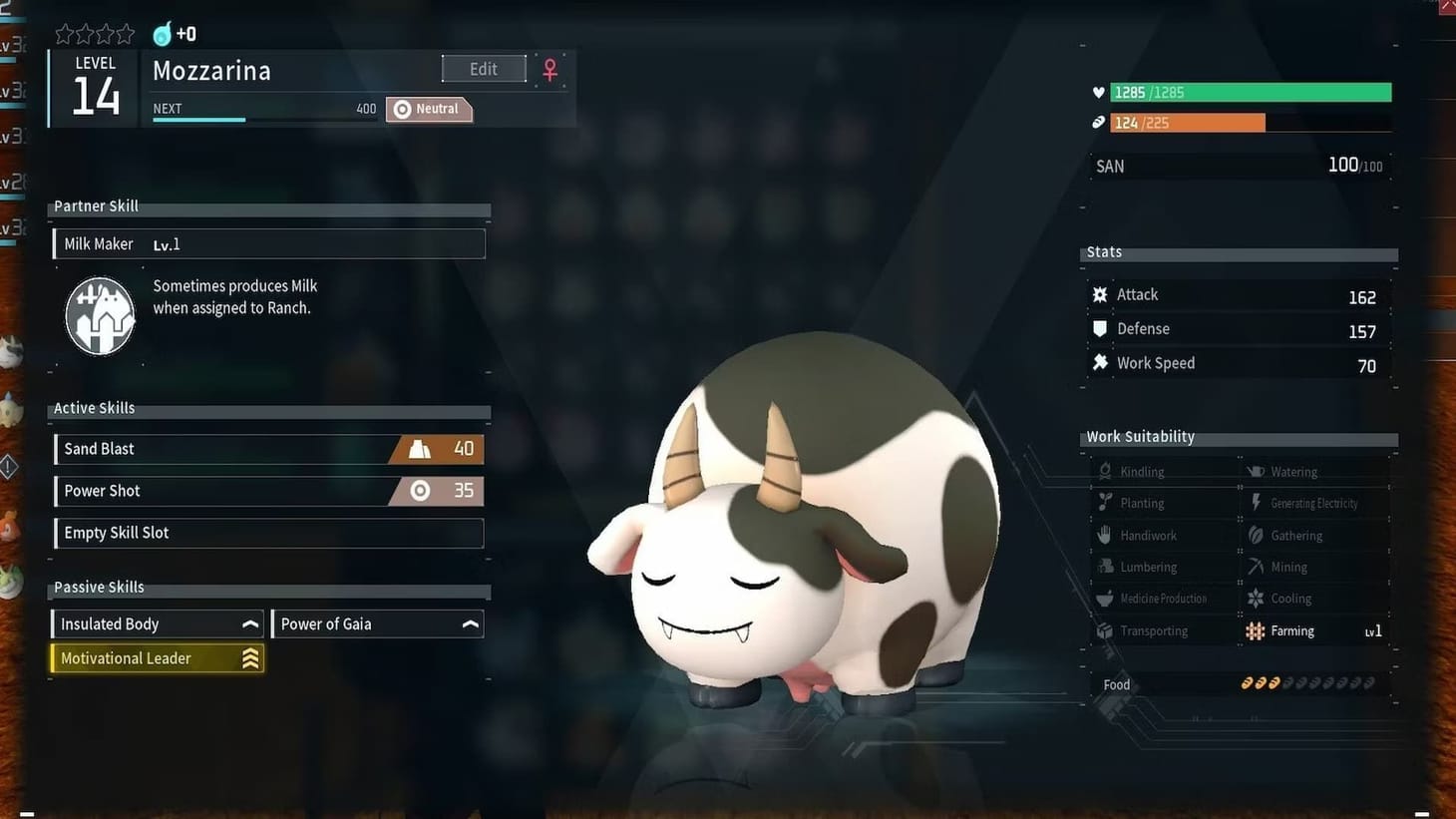Select the Medicine Production icon
This screenshot has height=819, width=1456.
(x=1104, y=598)
